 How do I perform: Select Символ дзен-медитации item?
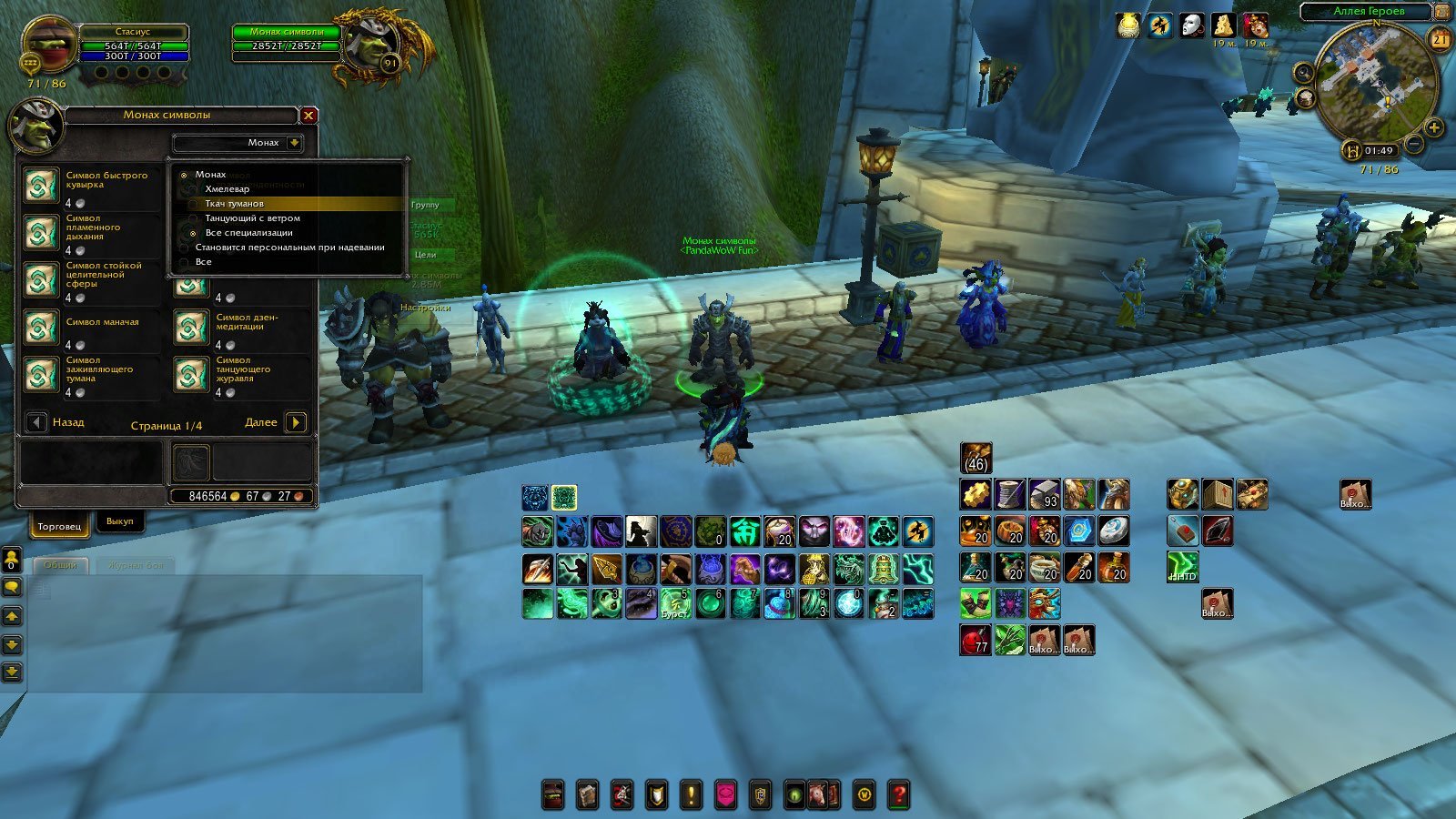pos(191,329)
